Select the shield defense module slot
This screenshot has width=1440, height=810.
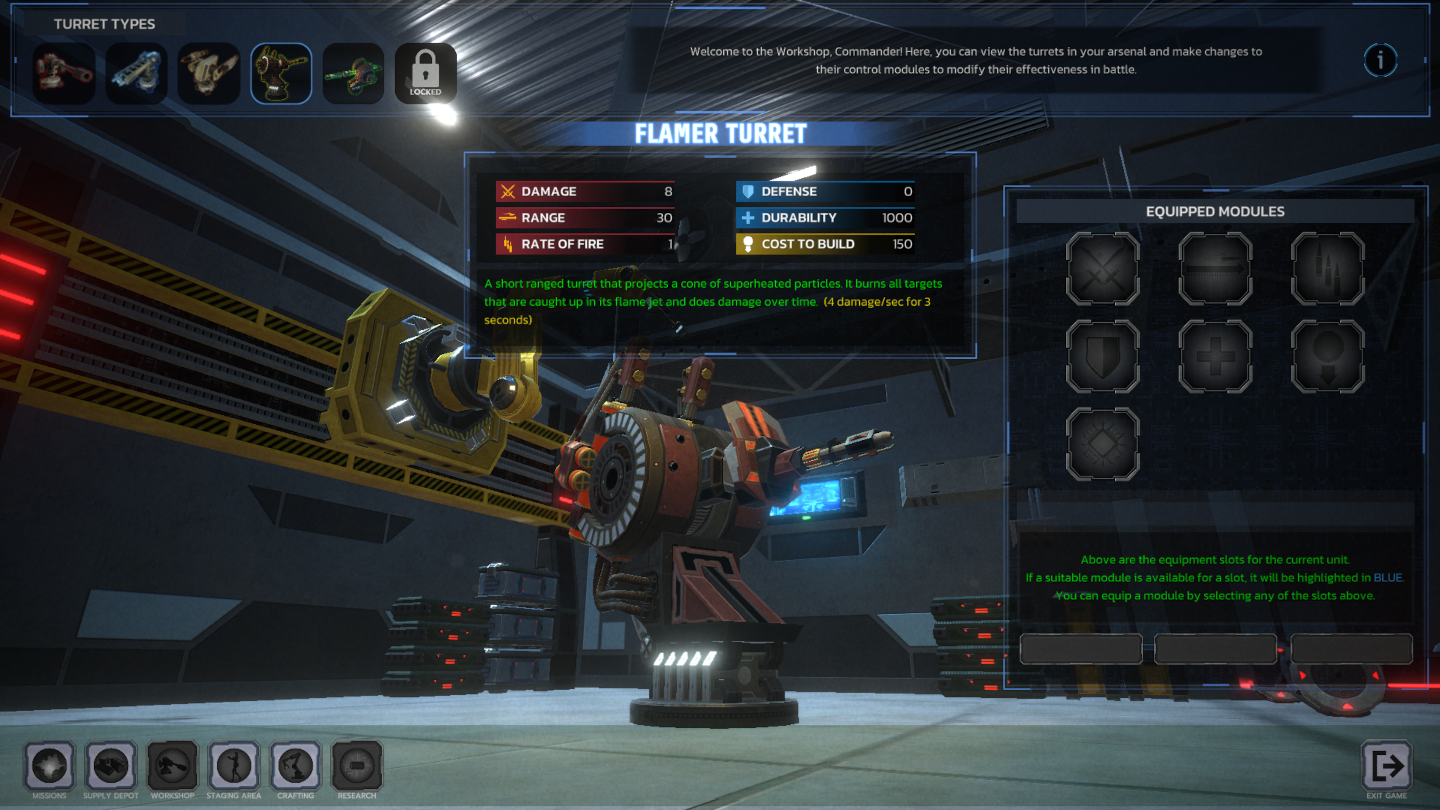tap(1103, 355)
